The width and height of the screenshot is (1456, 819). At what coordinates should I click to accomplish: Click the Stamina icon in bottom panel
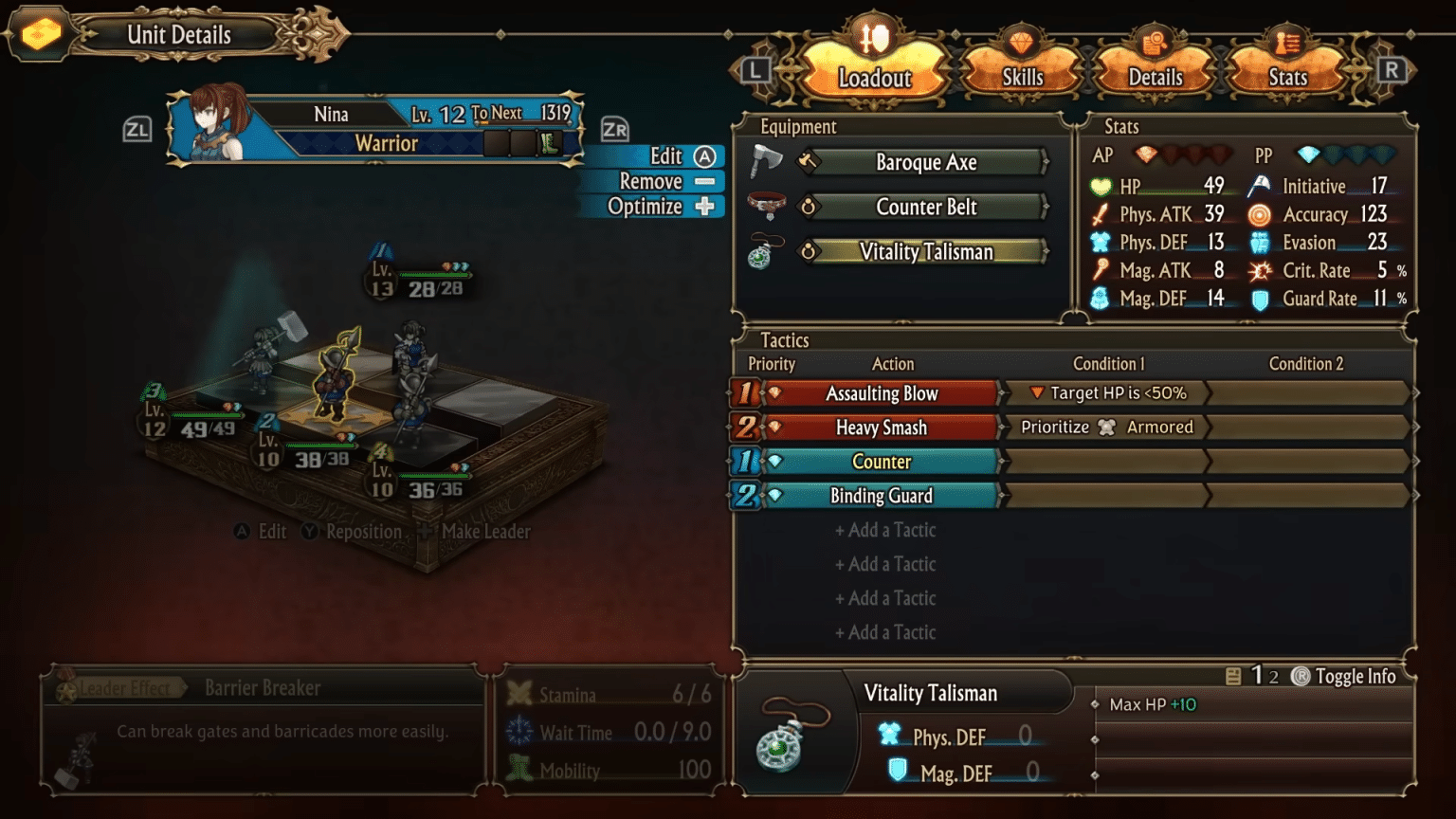pyautogui.click(x=519, y=694)
